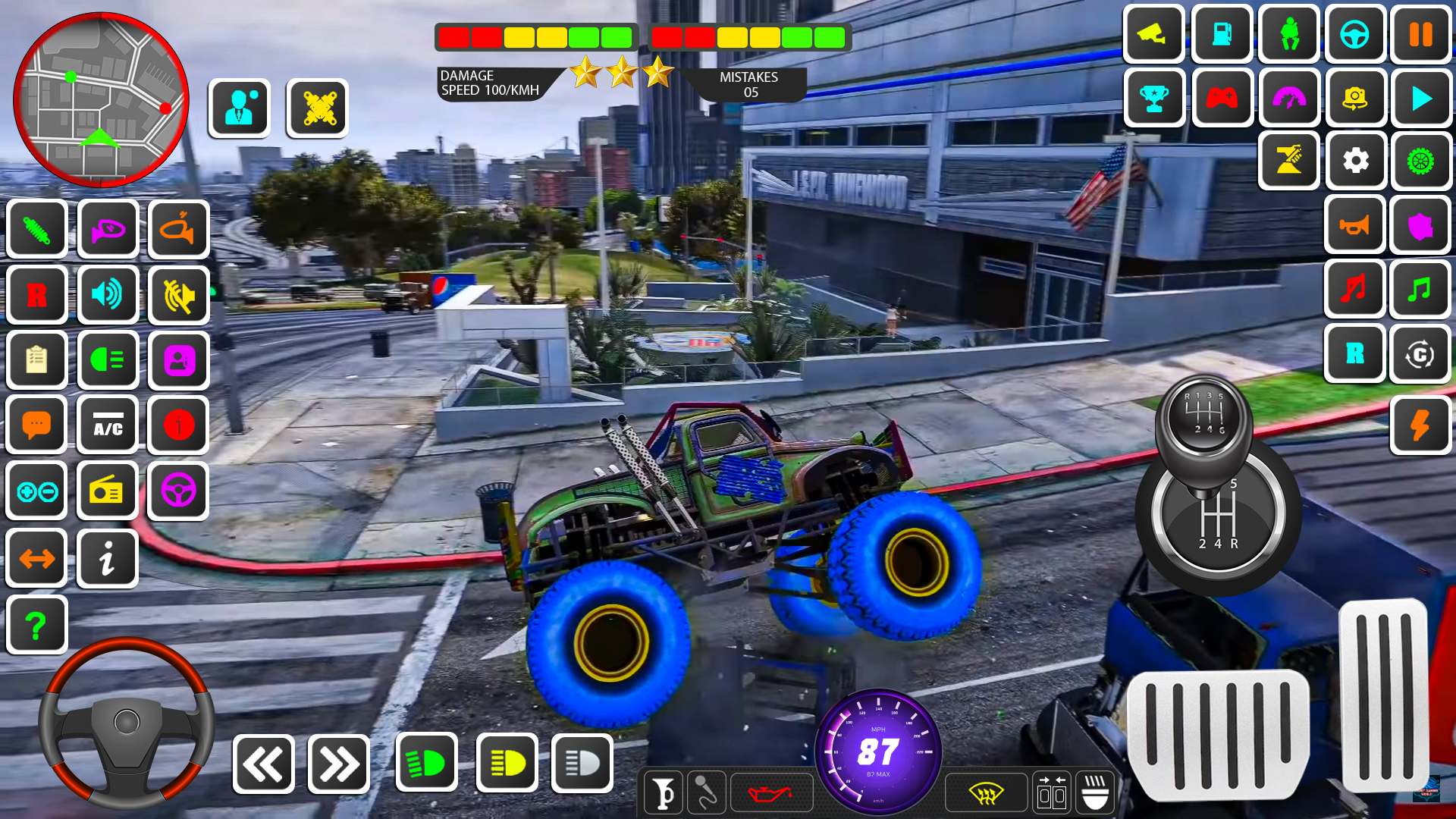Open the fuel station refuel icon

coord(1222,34)
